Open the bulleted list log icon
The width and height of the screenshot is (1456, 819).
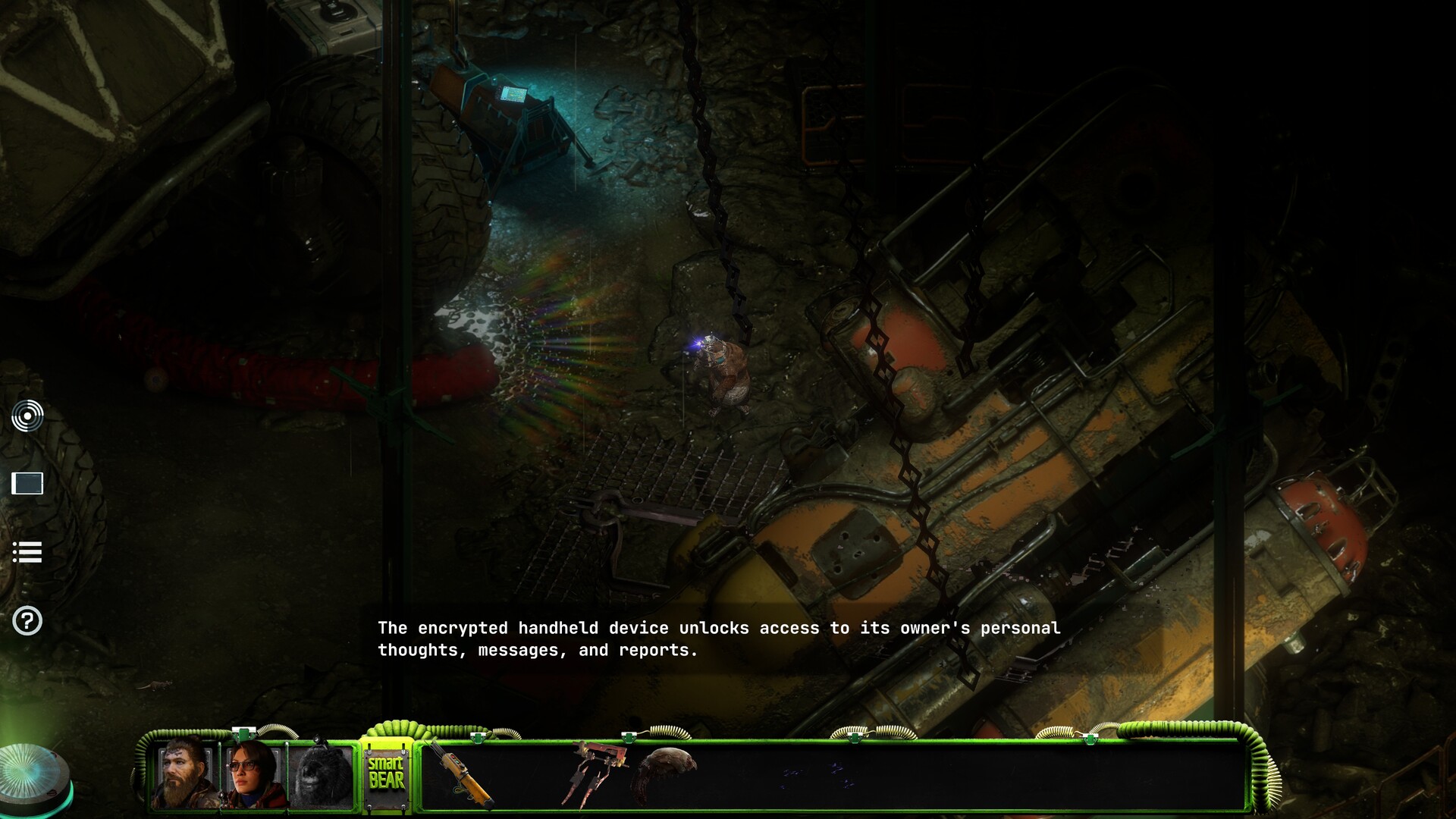pyautogui.click(x=27, y=552)
